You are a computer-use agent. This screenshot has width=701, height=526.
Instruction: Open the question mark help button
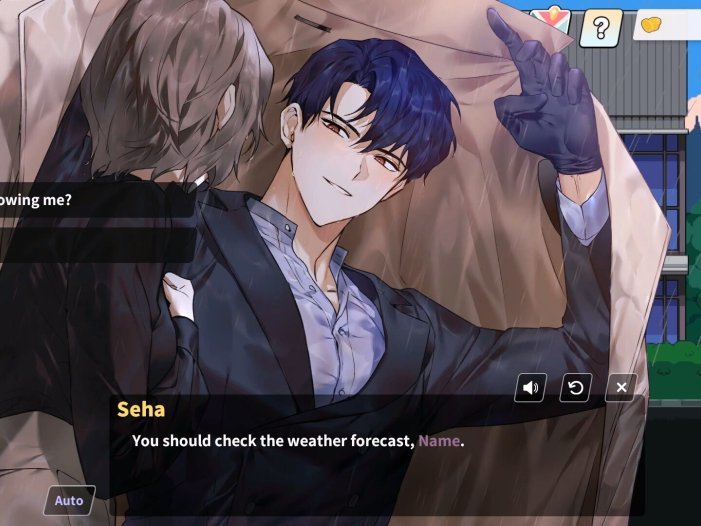tap(600, 28)
